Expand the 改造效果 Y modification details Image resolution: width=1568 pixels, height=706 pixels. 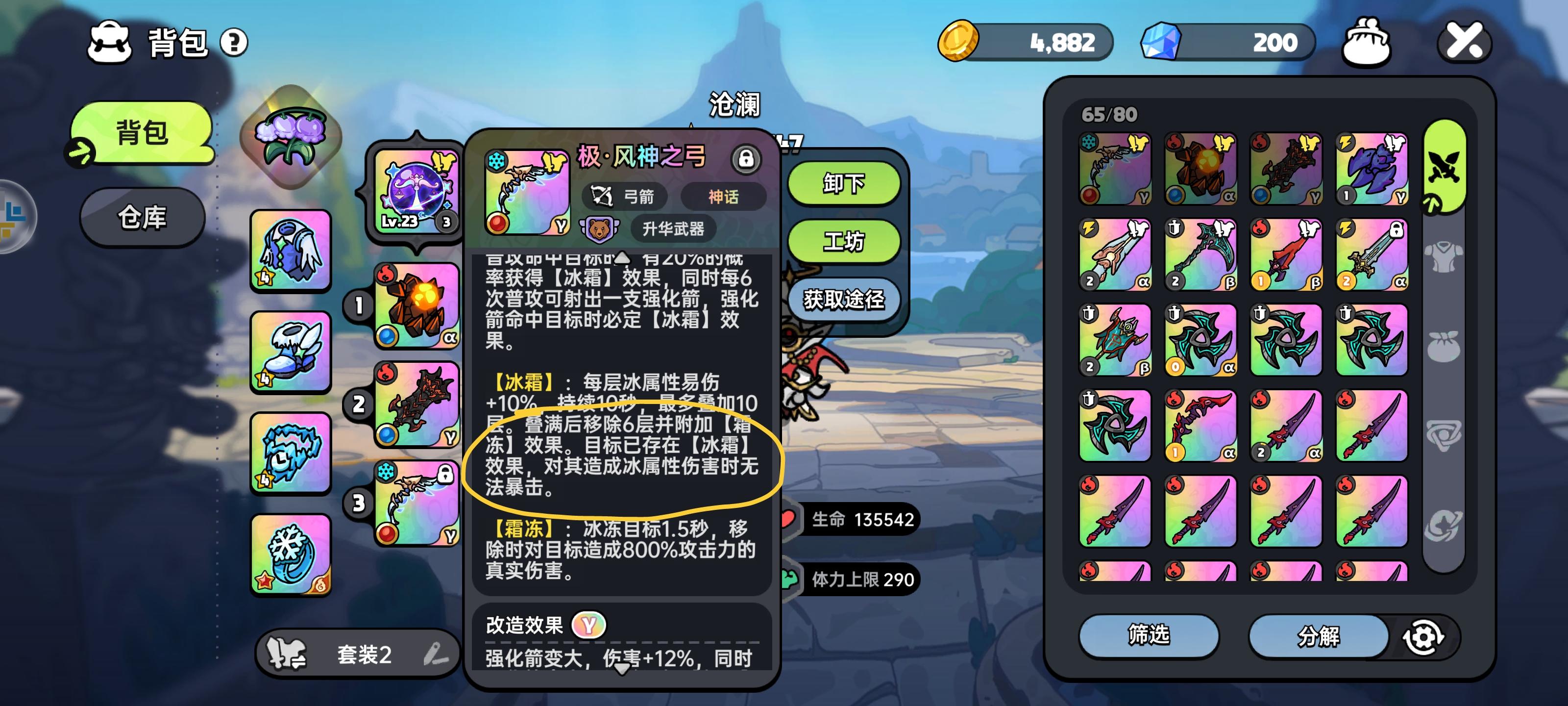click(590, 625)
